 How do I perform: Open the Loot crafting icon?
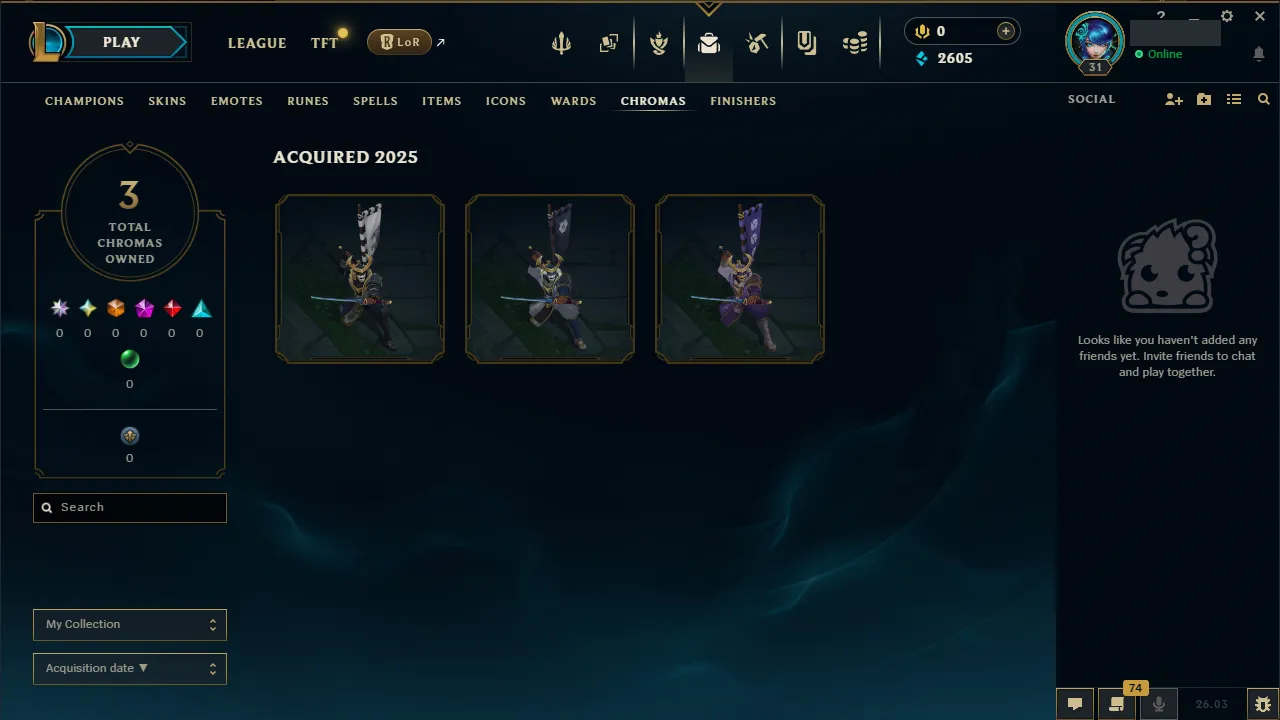pos(757,42)
